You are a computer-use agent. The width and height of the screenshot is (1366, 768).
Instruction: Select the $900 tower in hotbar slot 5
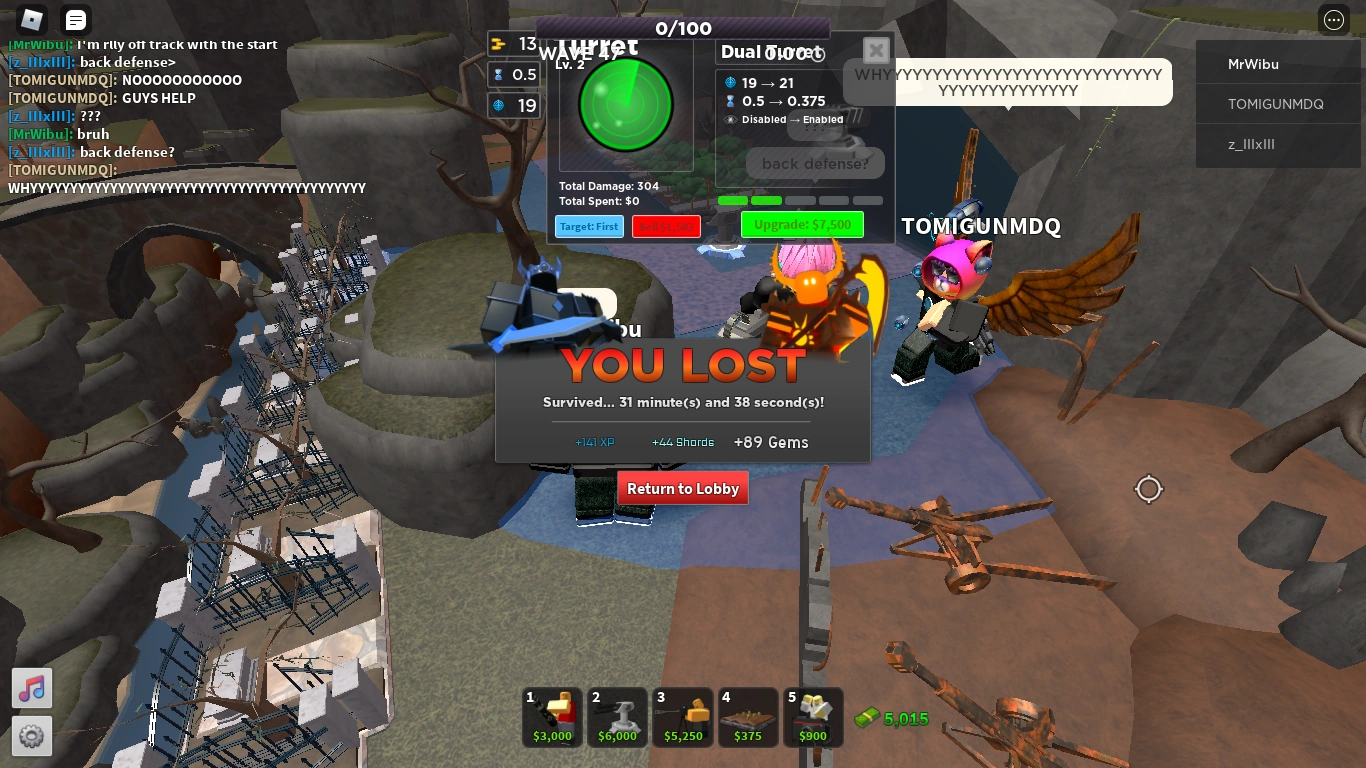pyautogui.click(x=812, y=716)
